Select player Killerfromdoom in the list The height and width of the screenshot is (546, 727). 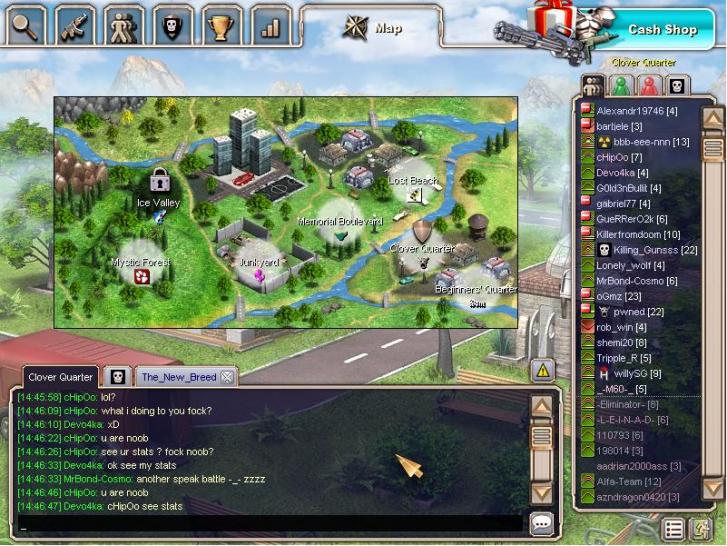[x=637, y=234]
